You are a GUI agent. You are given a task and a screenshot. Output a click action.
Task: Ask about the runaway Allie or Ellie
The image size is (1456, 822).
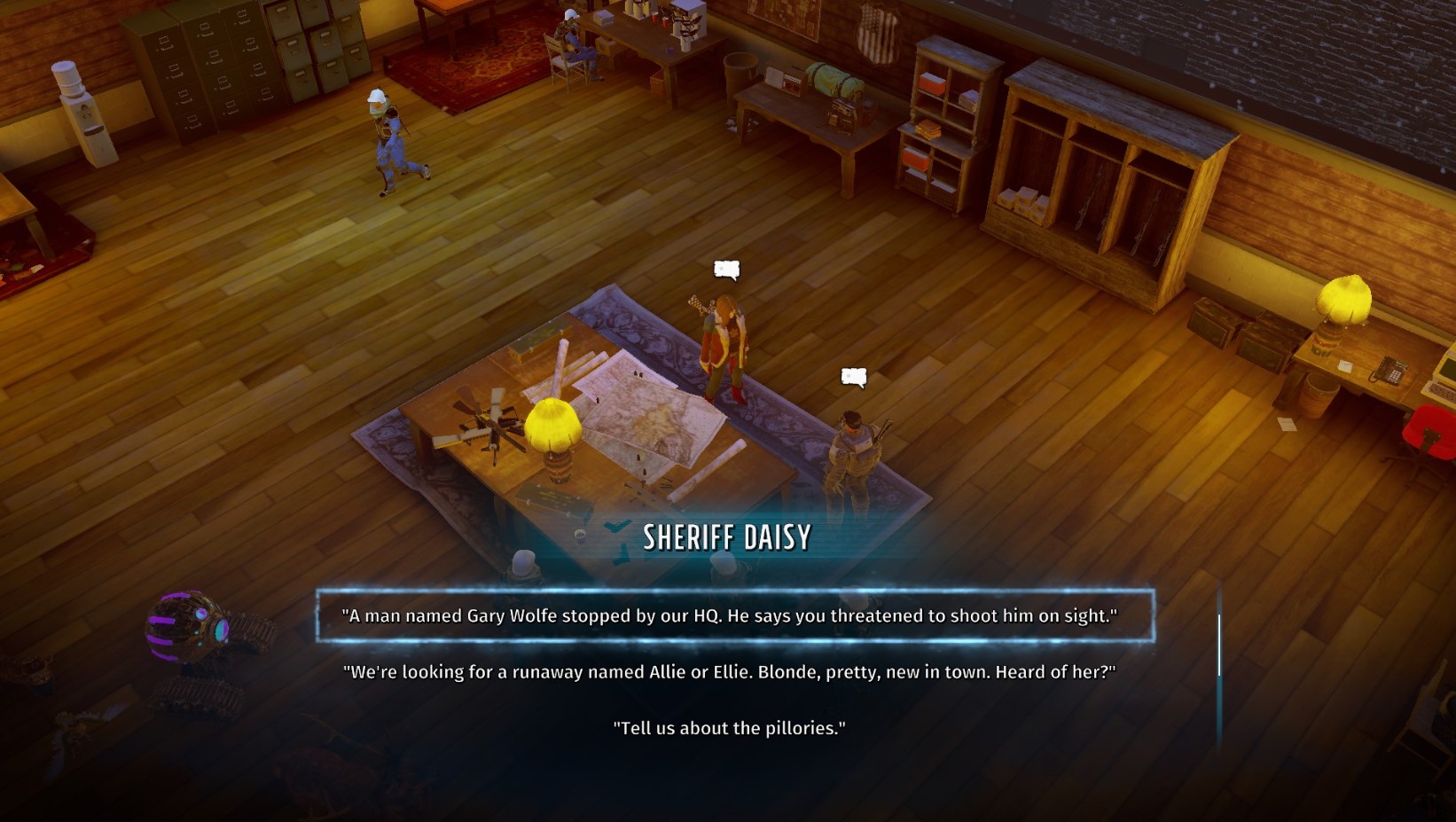[729, 672]
